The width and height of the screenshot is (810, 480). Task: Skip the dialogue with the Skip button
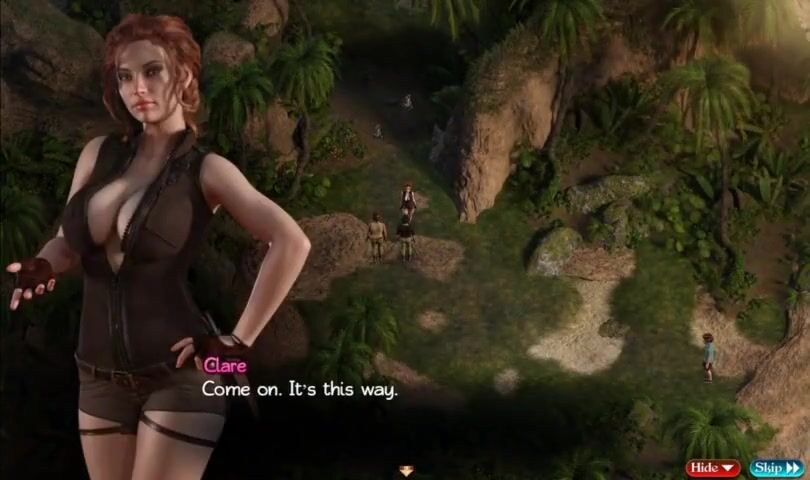(776, 467)
